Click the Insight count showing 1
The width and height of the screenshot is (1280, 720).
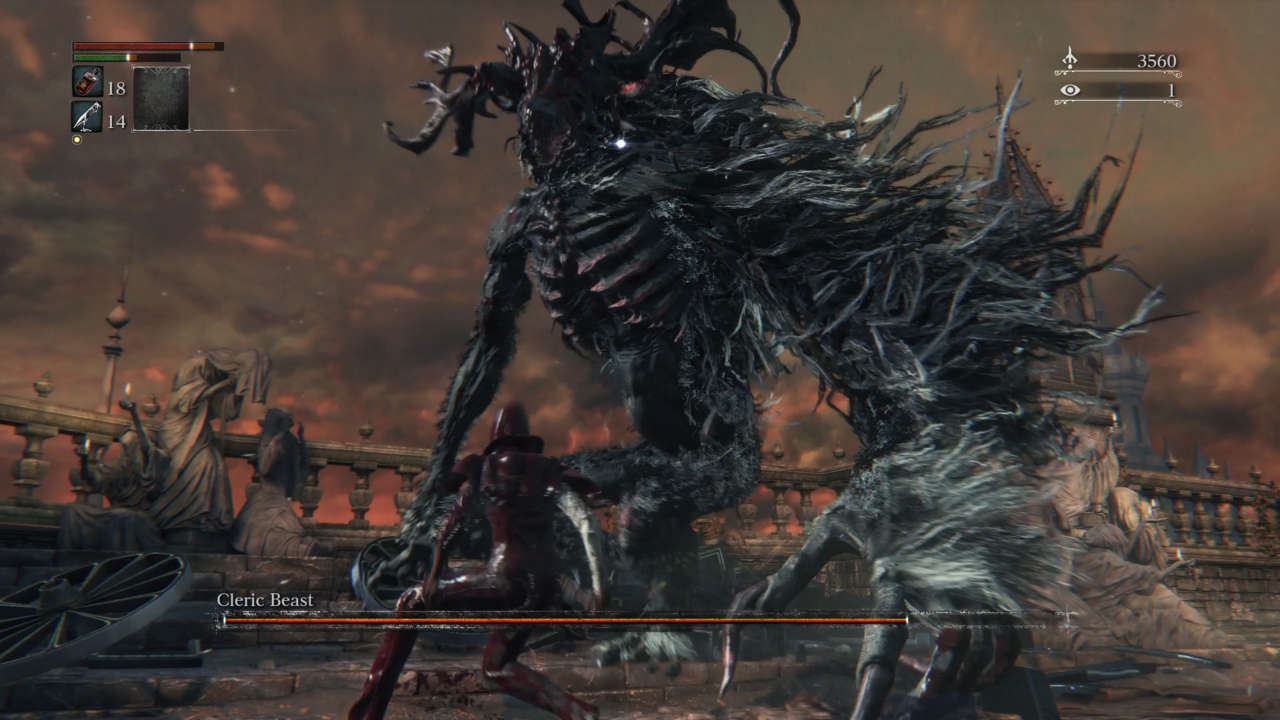1173,90
